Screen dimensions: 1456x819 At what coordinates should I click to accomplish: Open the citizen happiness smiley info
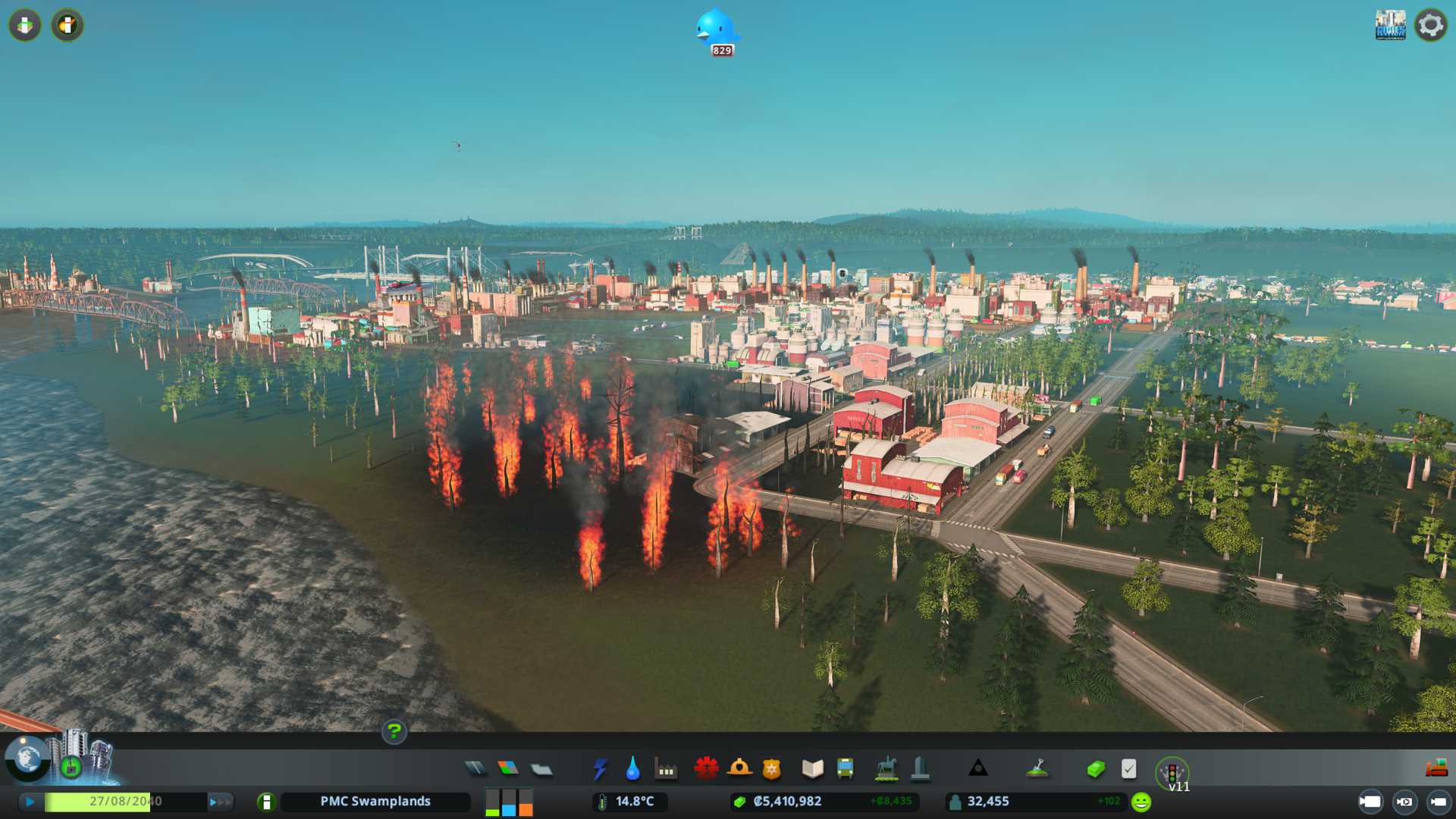tap(1141, 802)
